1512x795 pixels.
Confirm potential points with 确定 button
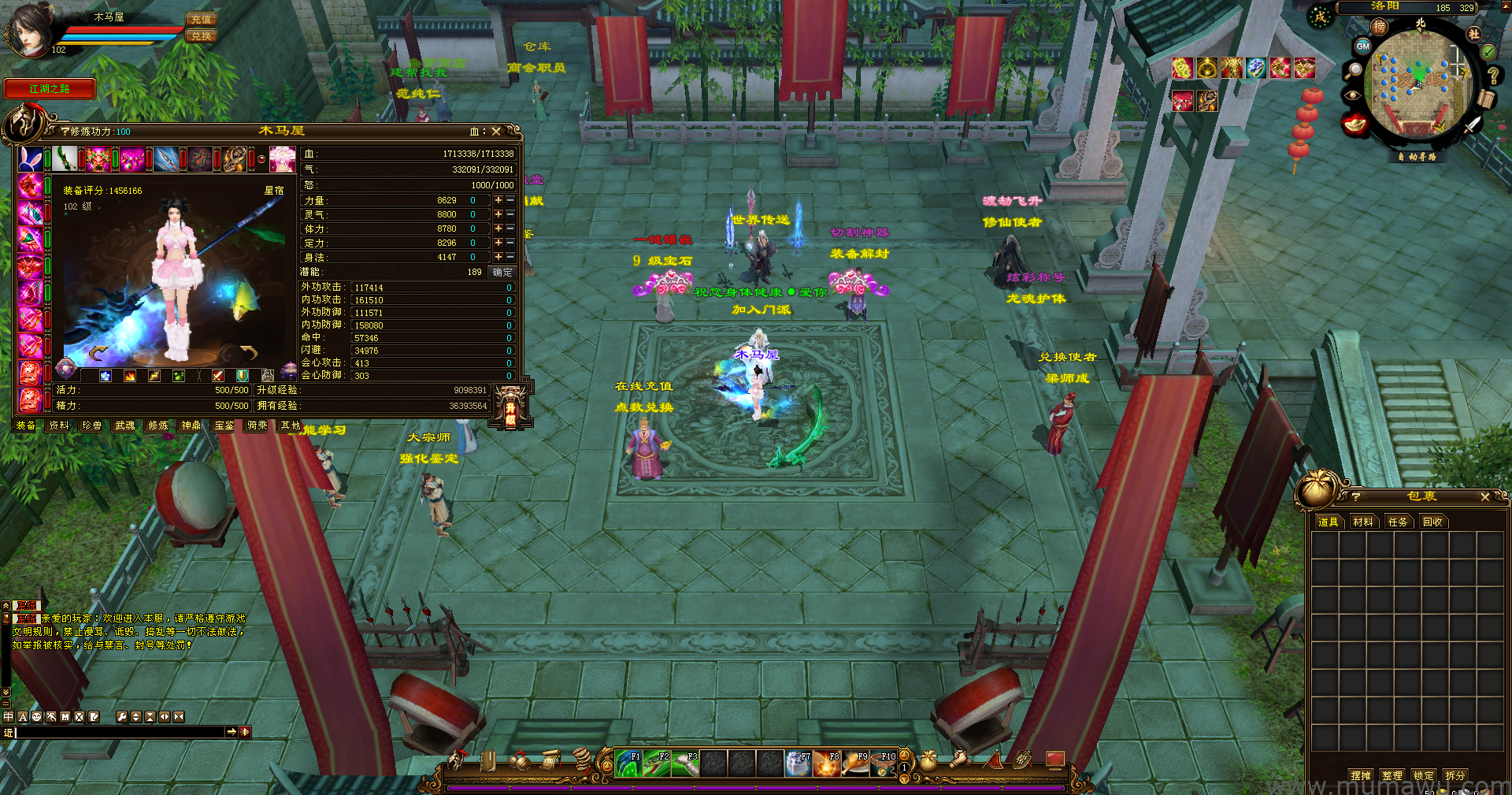point(502,272)
